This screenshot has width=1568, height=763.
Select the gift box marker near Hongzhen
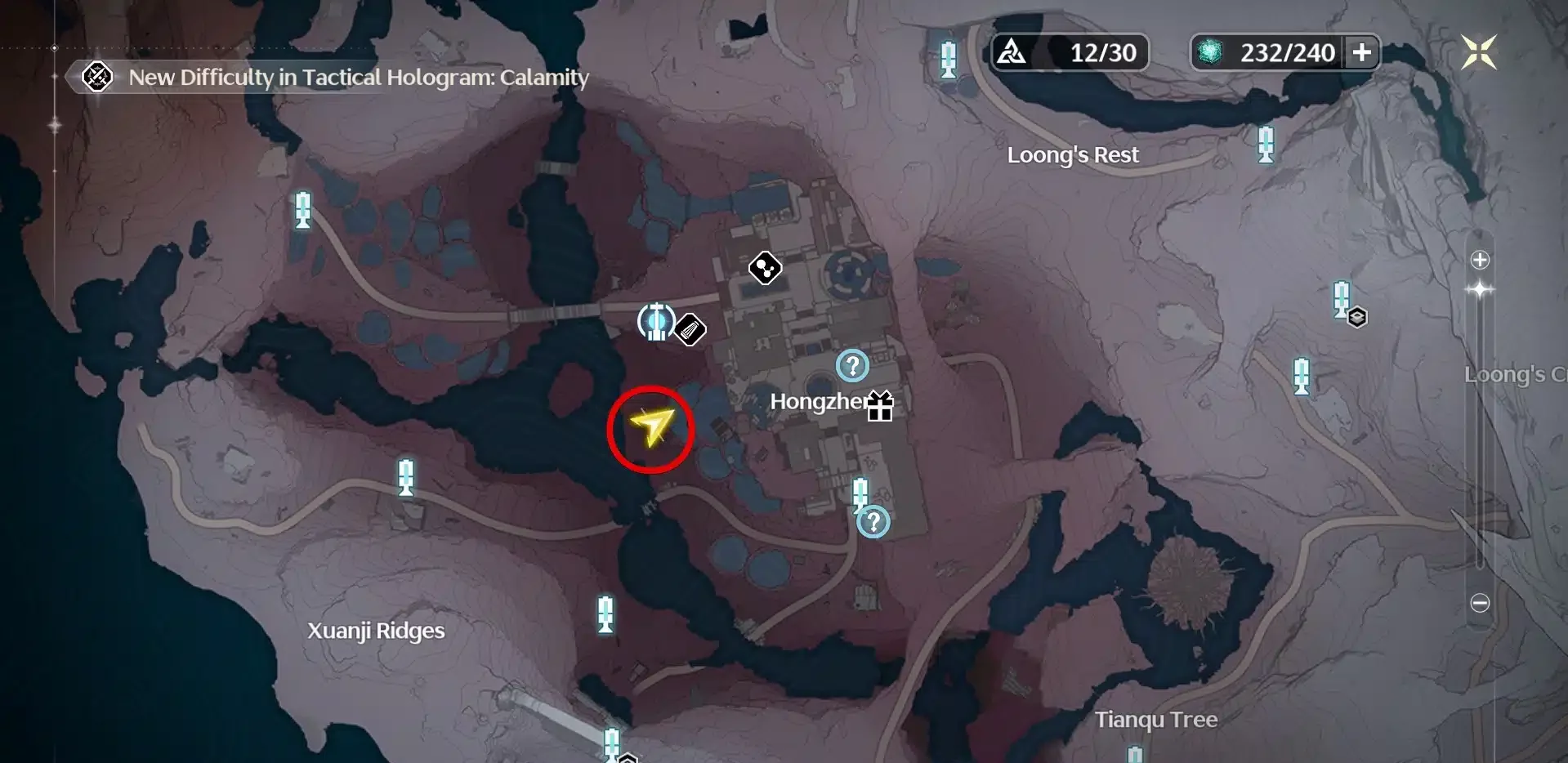point(880,405)
